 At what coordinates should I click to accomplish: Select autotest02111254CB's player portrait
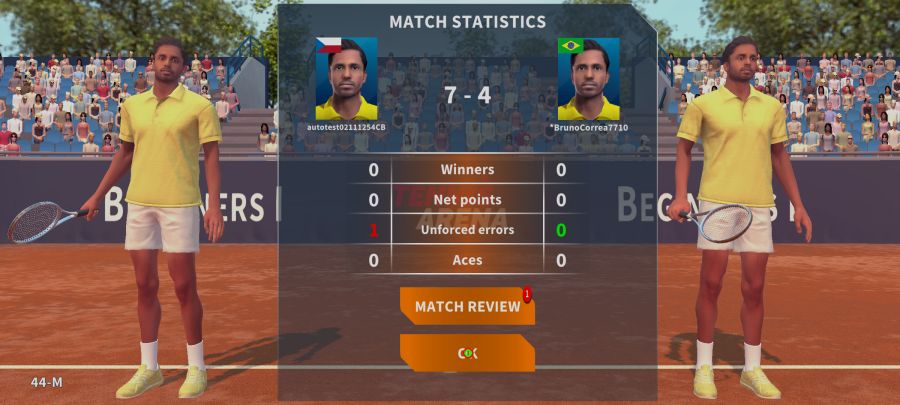click(x=346, y=79)
